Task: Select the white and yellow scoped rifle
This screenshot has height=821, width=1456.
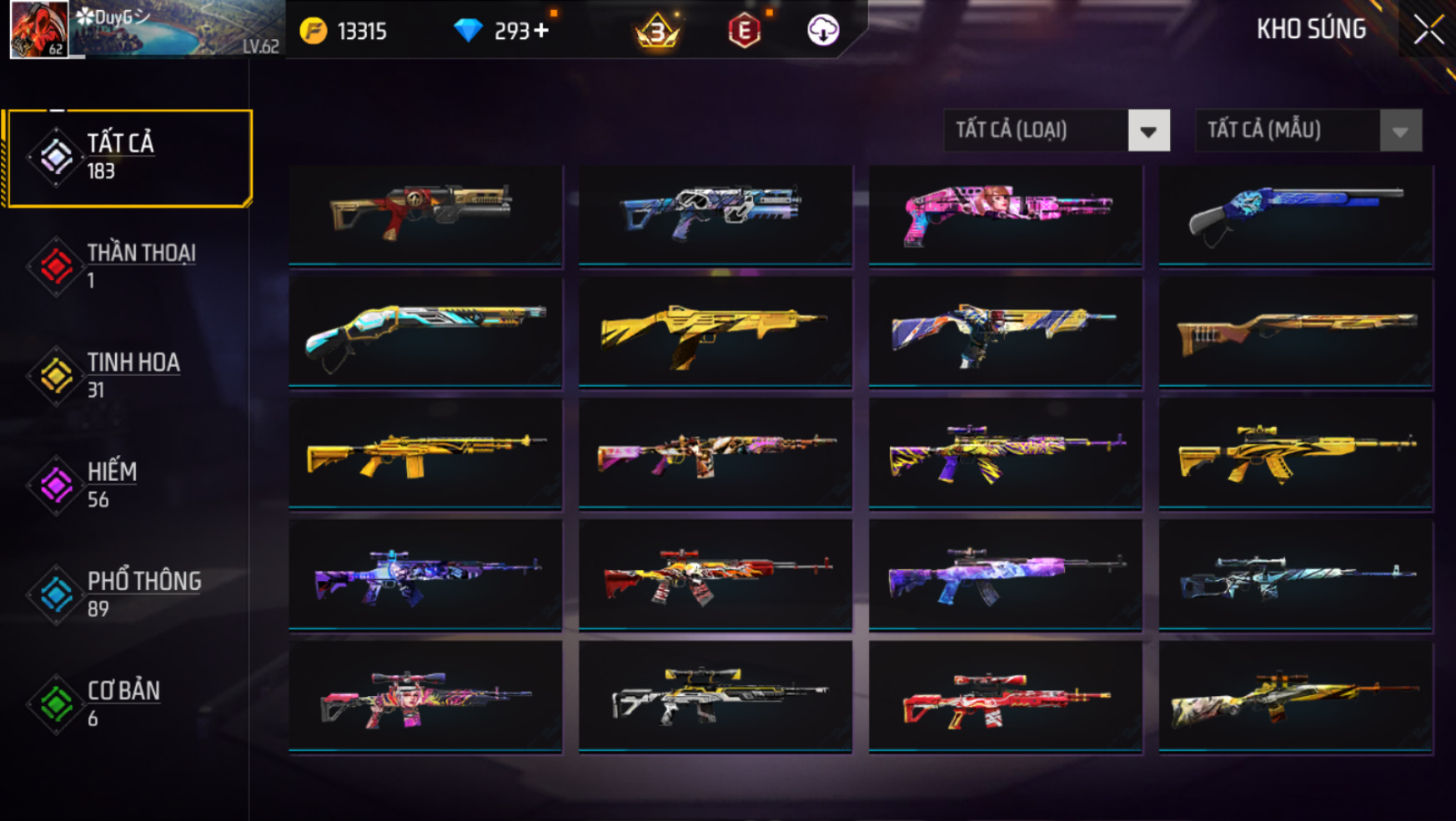Action: (x=715, y=698)
